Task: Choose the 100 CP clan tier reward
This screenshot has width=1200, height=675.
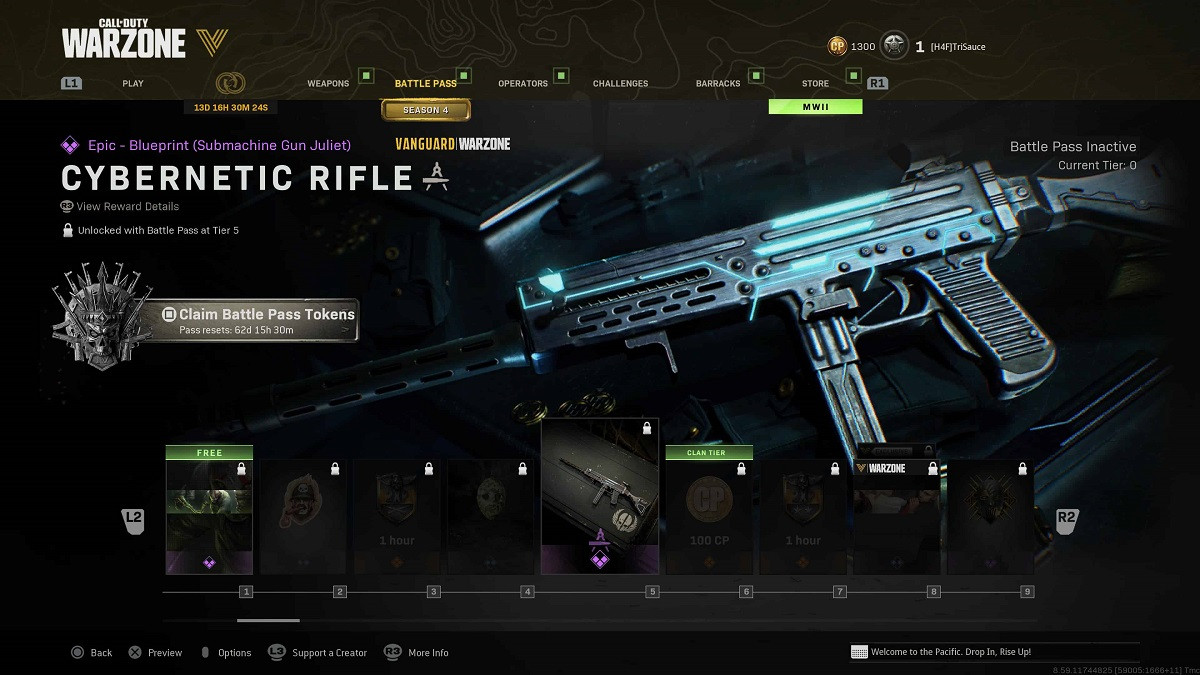Action: click(x=709, y=515)
